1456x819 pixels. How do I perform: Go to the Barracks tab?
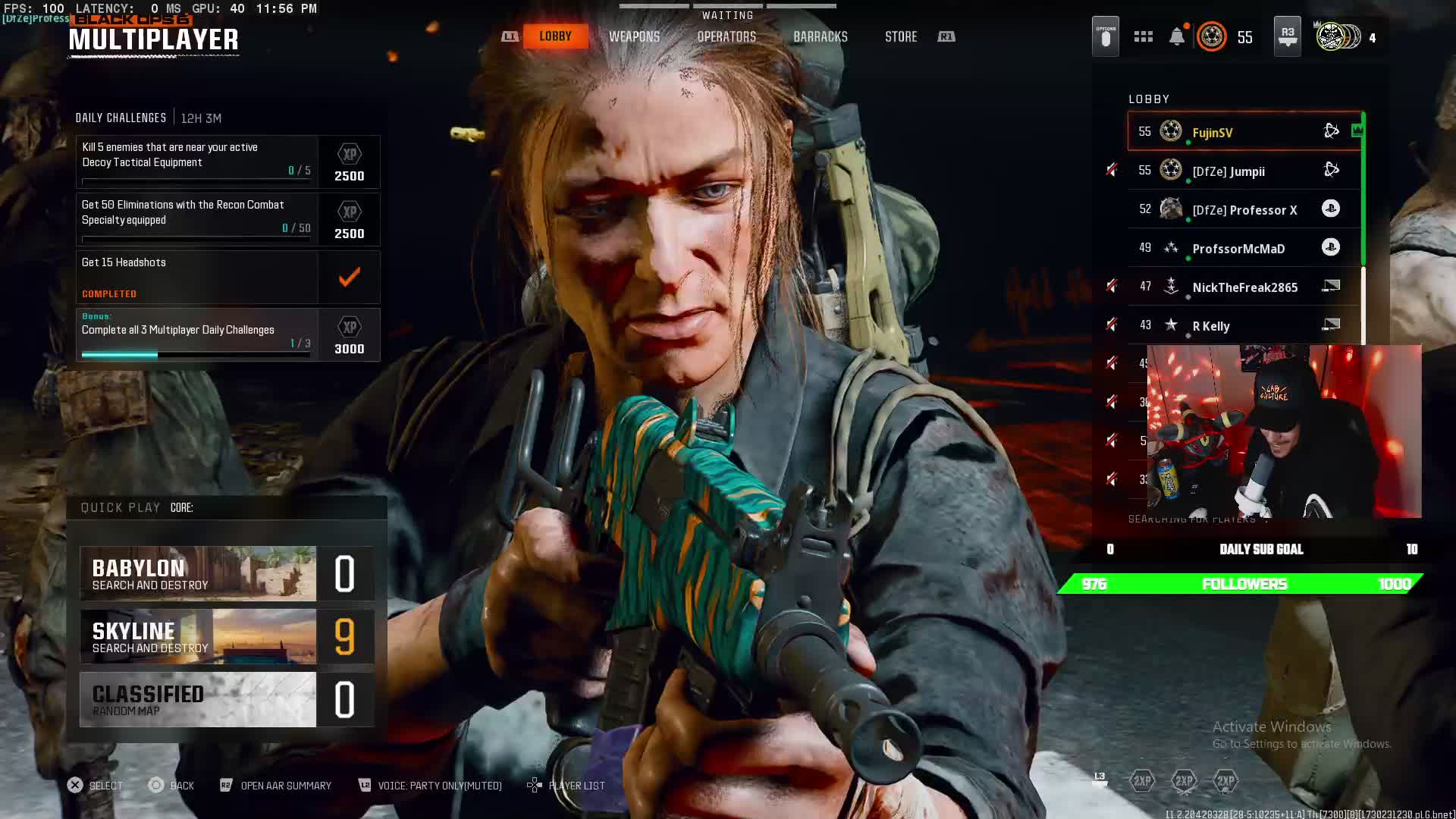pos(820,36)
